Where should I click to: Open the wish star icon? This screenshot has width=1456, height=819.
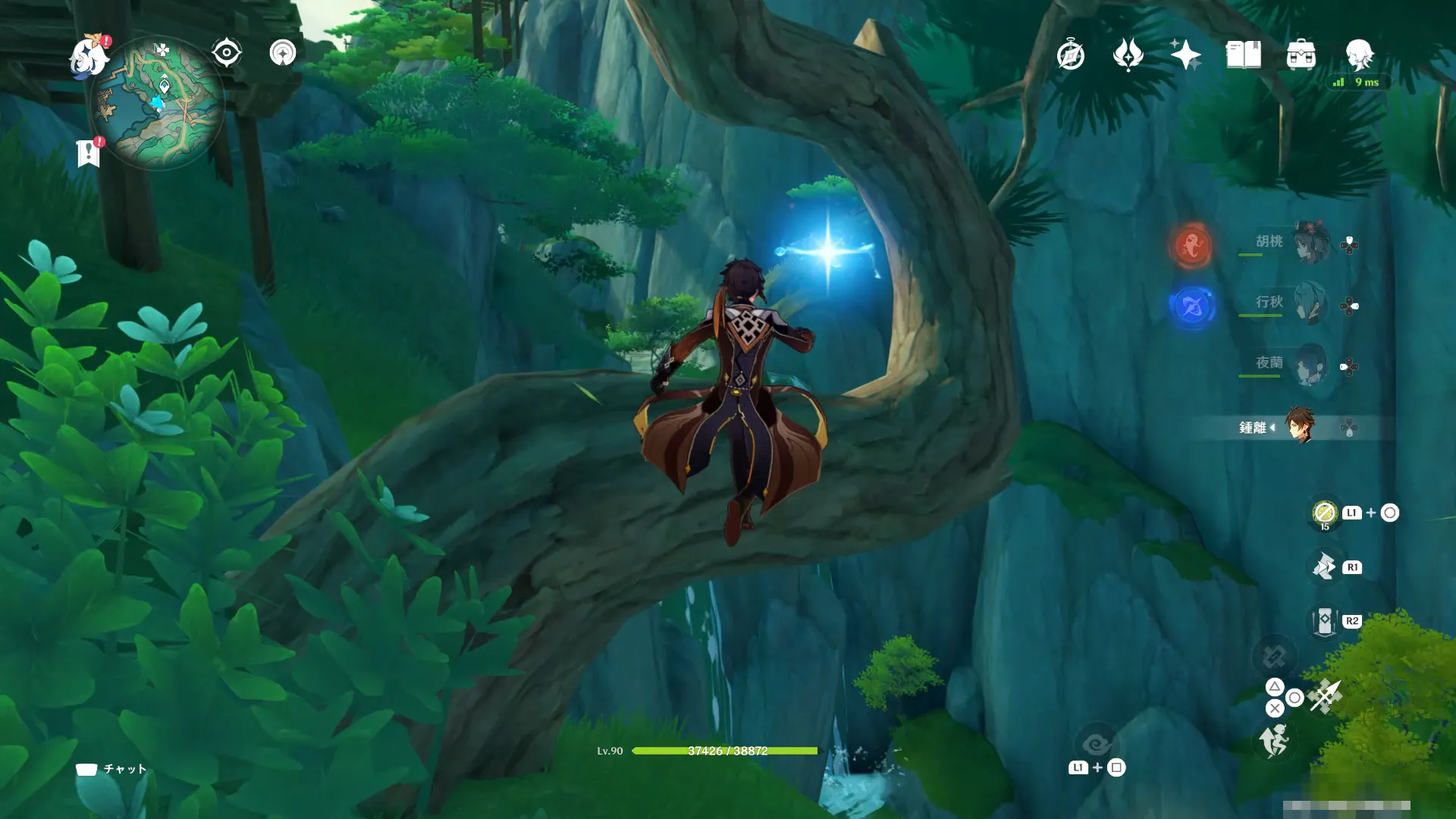point(1185,55)
